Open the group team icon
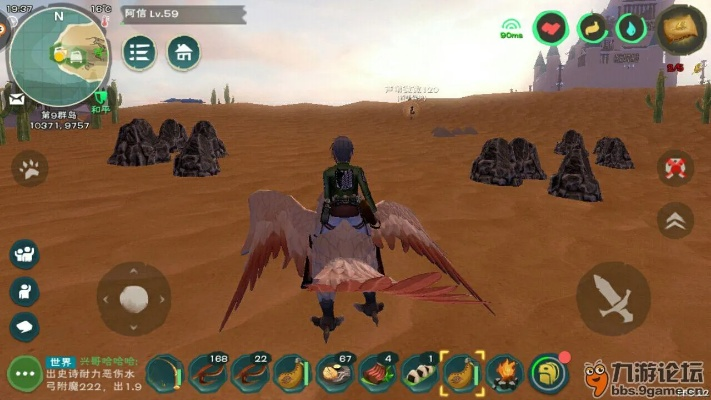 [x=25, y=254]
